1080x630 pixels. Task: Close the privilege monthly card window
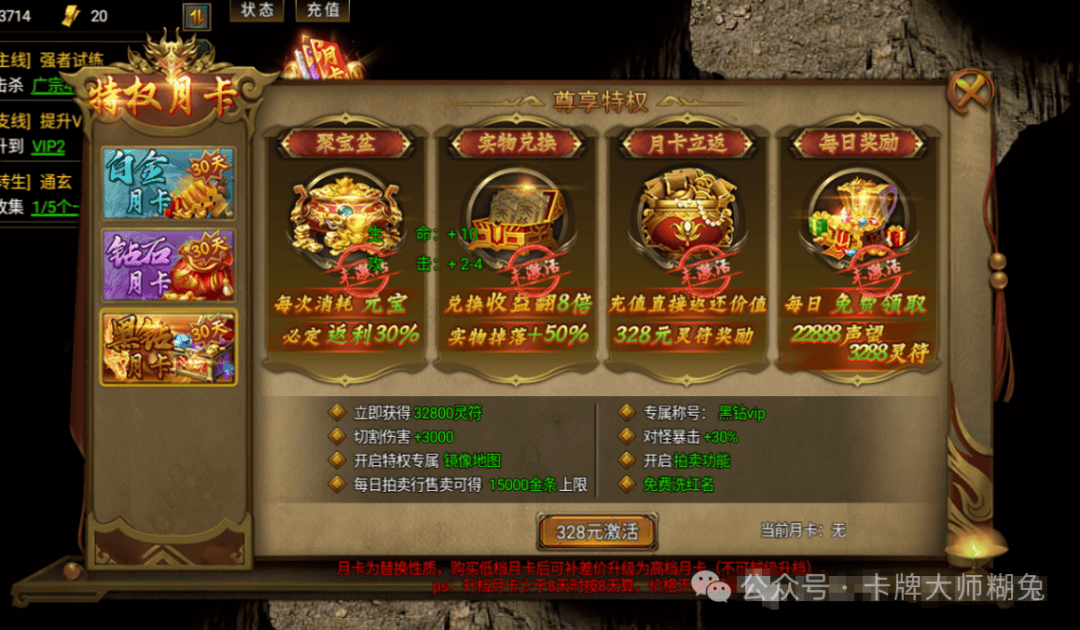tap(970, 91)
